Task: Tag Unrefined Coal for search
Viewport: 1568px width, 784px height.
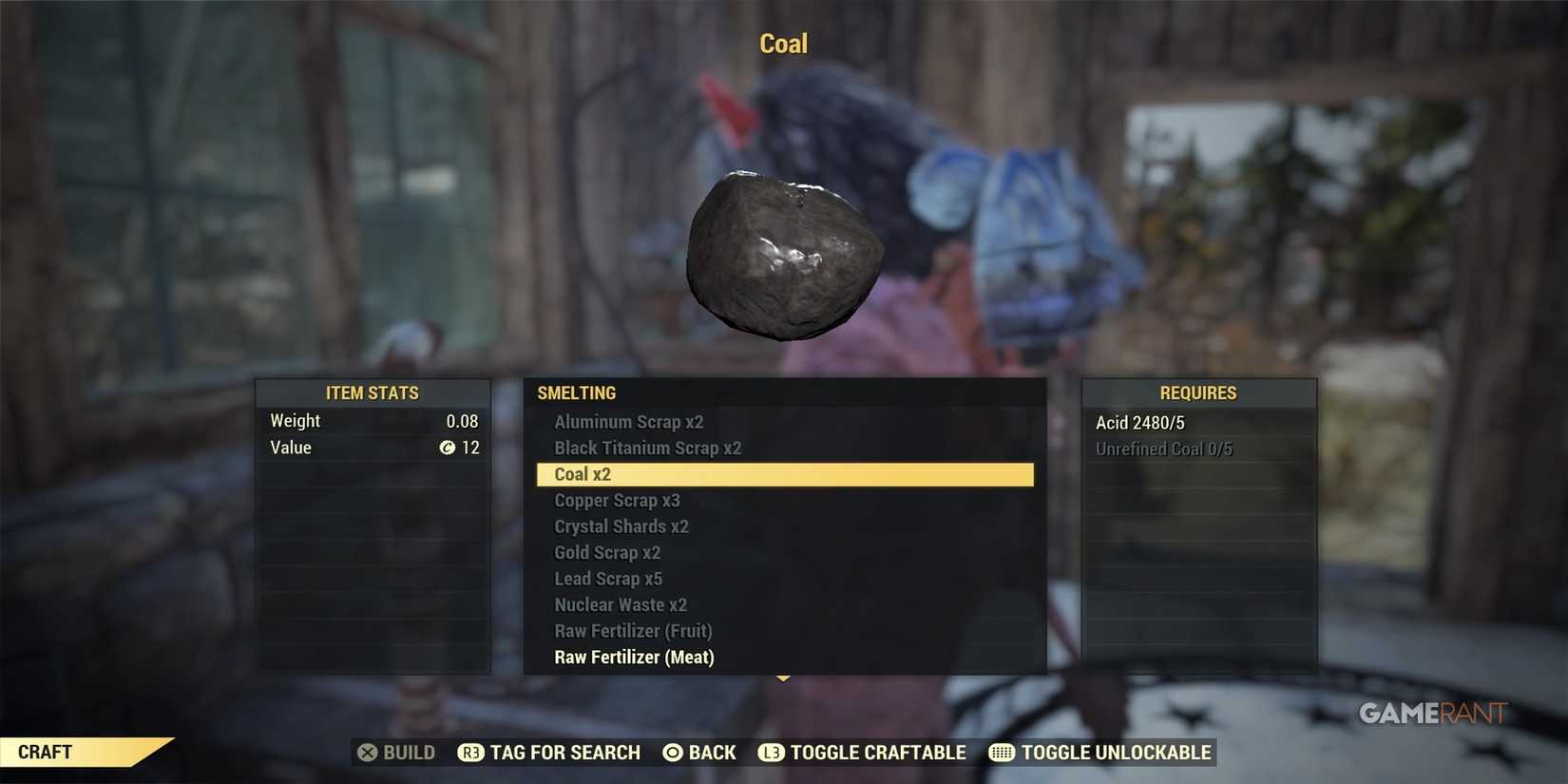Action: (x=1165, y=448)
